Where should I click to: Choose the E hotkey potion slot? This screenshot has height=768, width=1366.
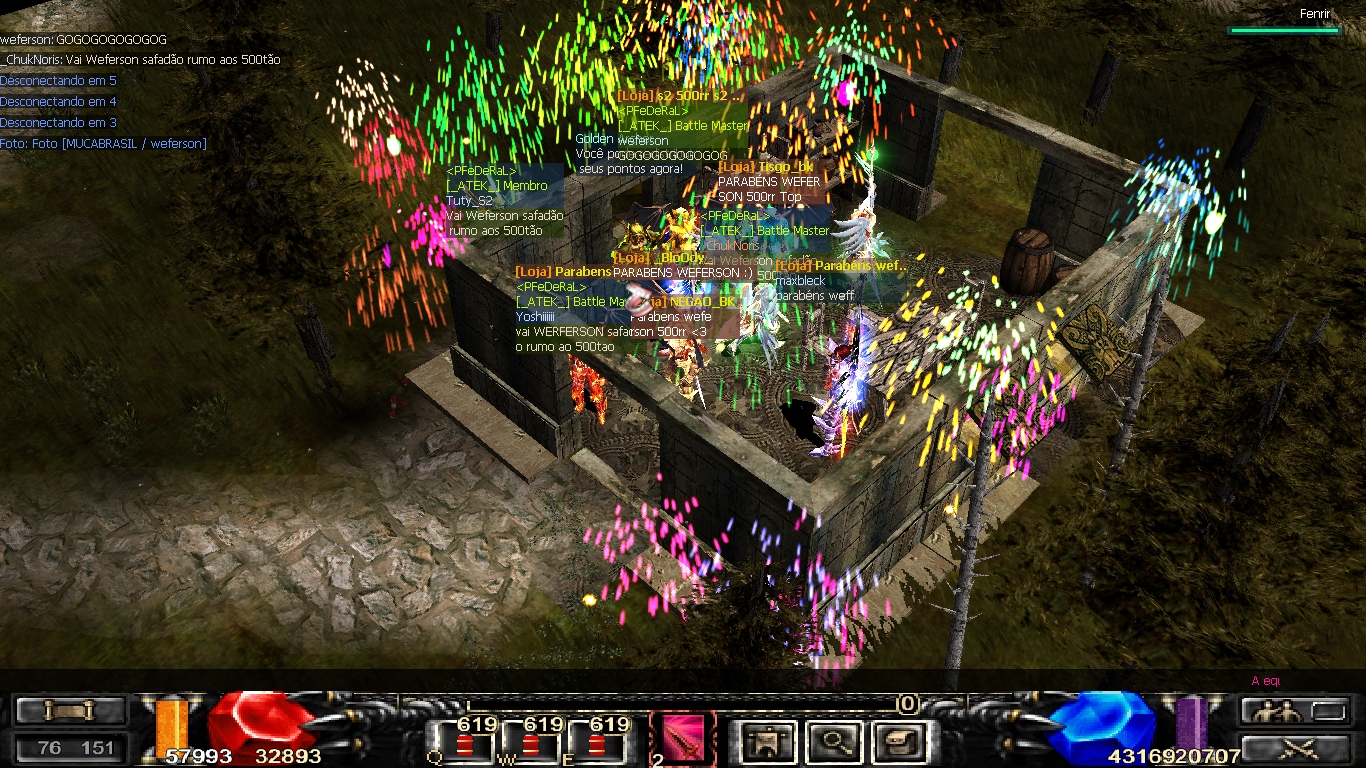(x=597, y=744)
